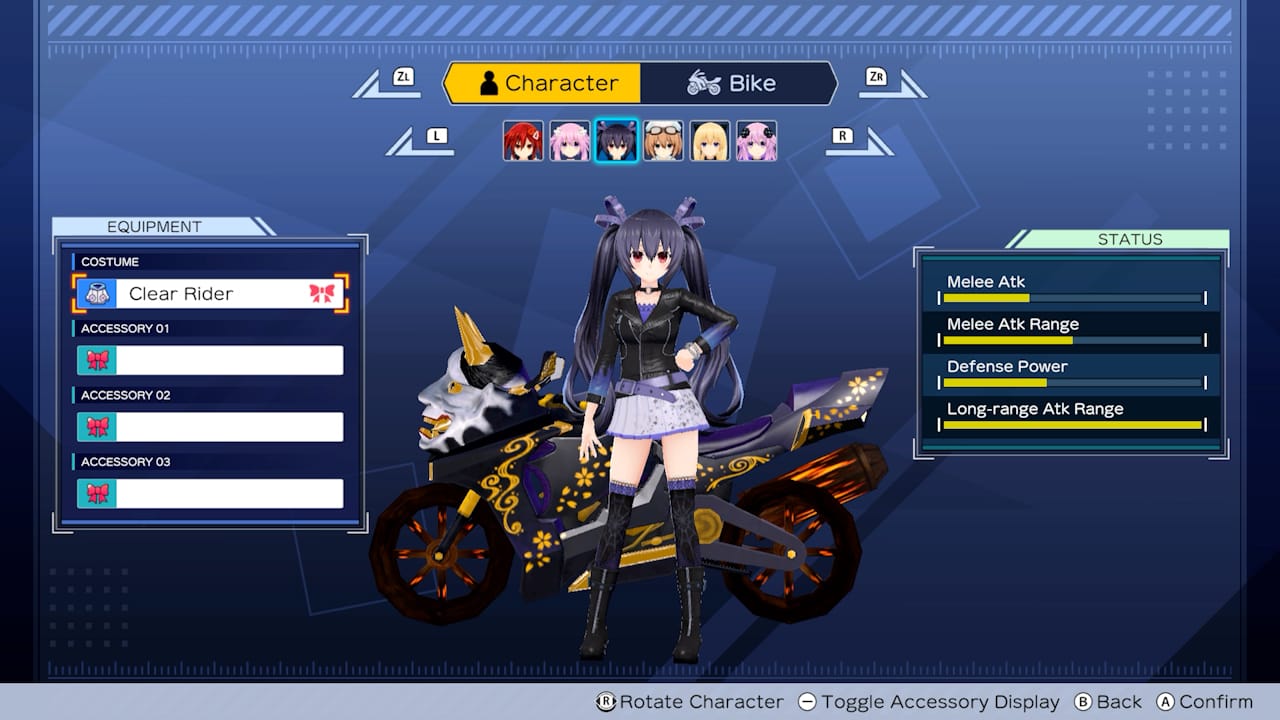Select the pink-haired leftmost pink portrait
1280x720 pixels.
click(x=571, y=140)
